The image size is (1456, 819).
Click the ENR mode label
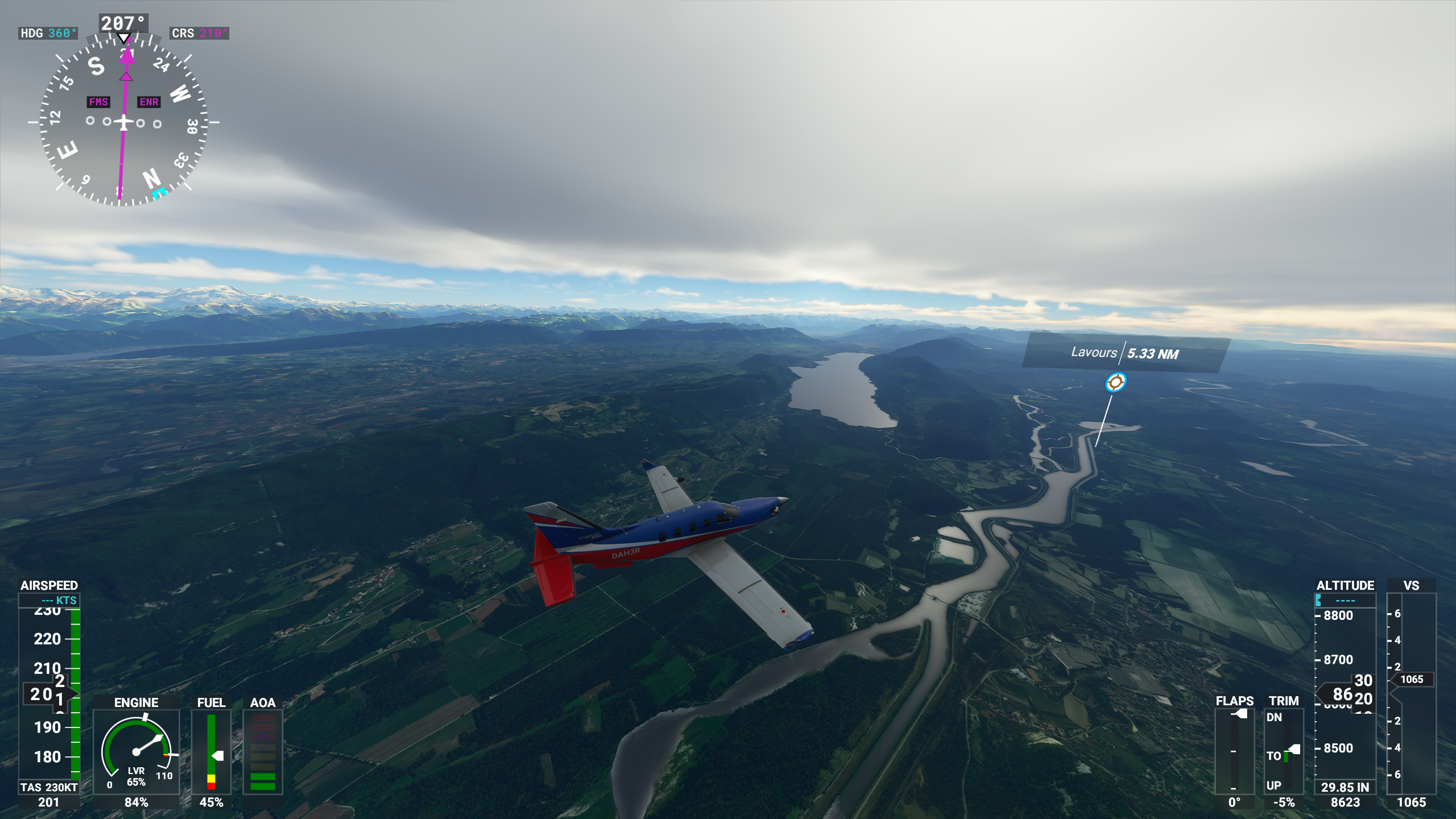[x=149, y=102]
